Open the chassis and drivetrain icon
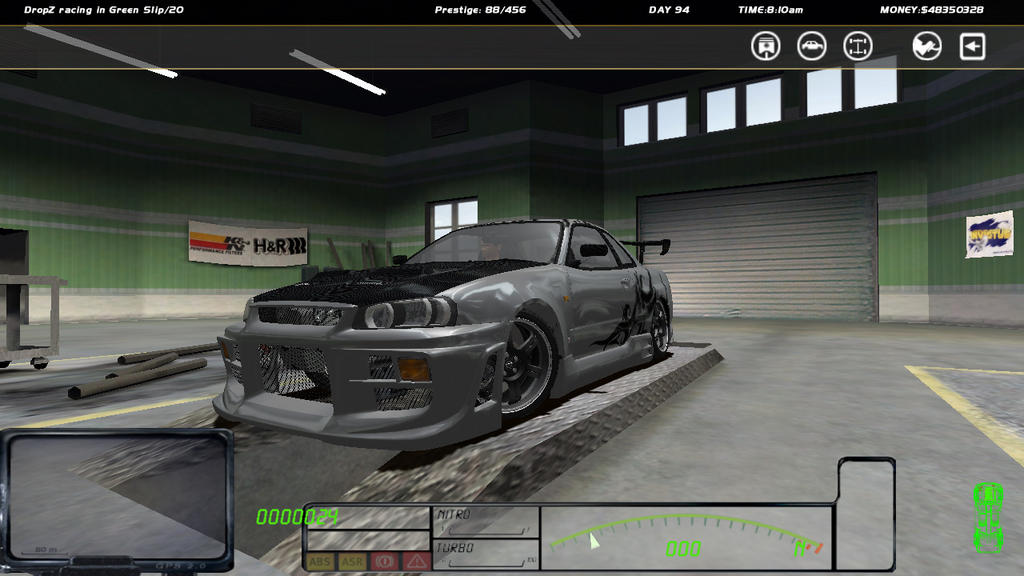The height and width of the screenshot is (576, 1024). 858,46
